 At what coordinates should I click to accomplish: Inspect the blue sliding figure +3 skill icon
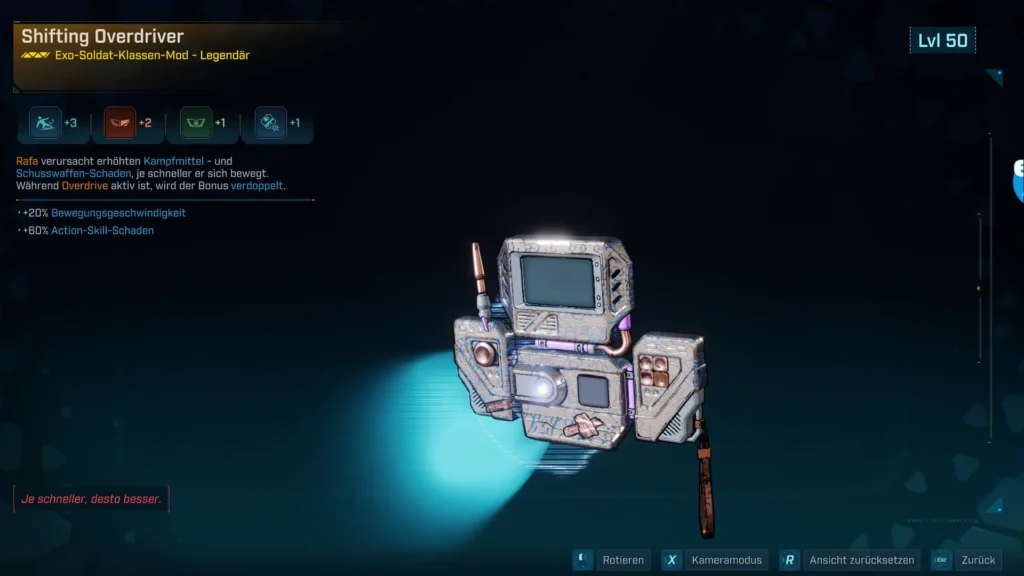click(46, 123)
